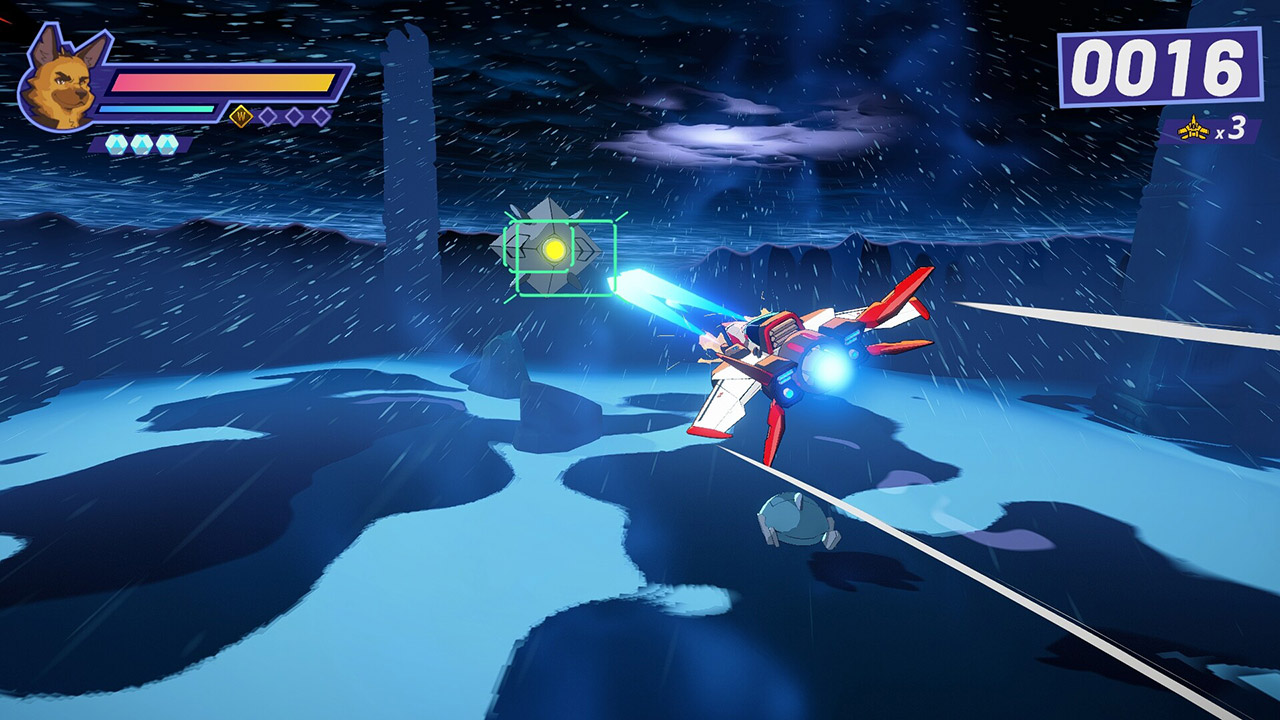The width and height of the screenshot is (1280, 720).
Task: Select the middle crystal shield gem
Action: click(141, 143)
